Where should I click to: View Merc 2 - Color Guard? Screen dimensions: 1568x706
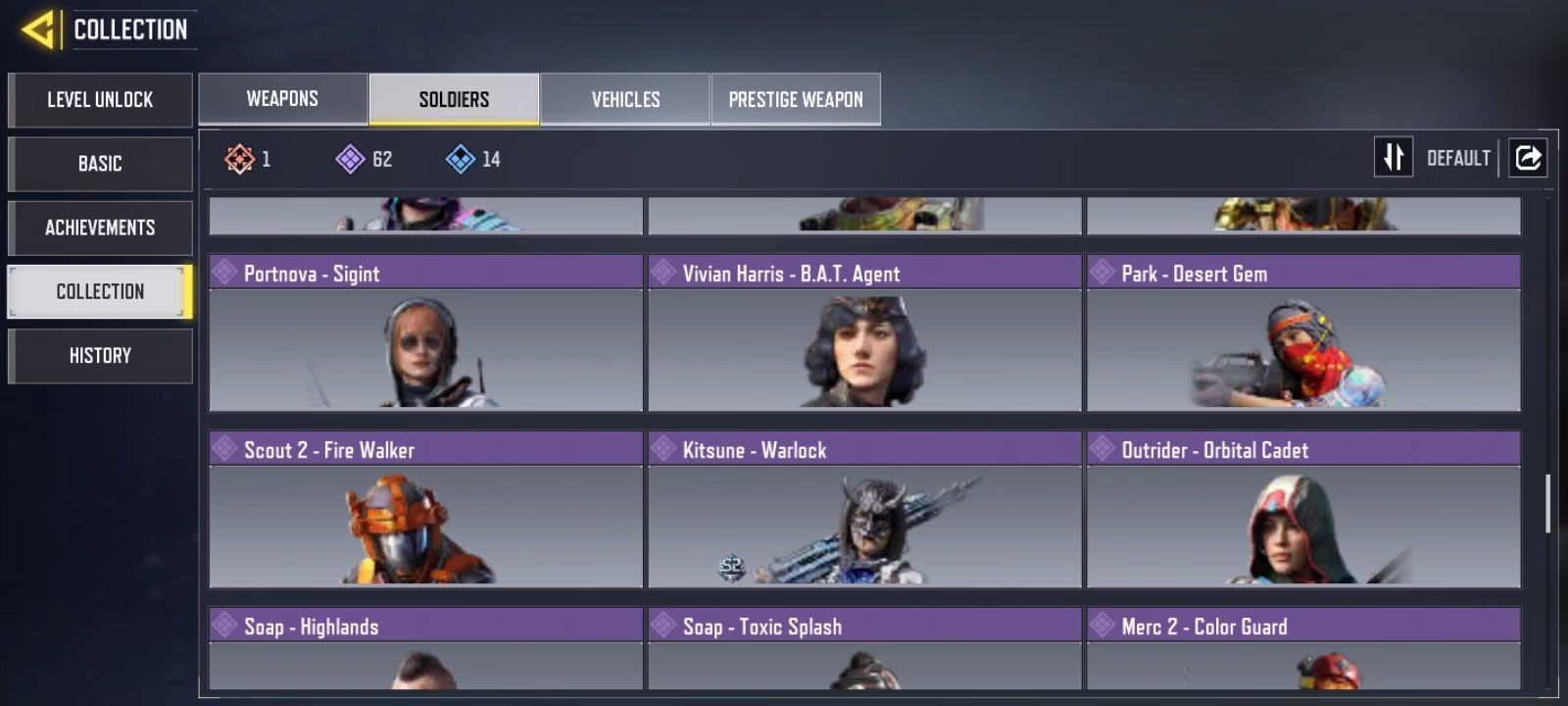pos(1303,649)
